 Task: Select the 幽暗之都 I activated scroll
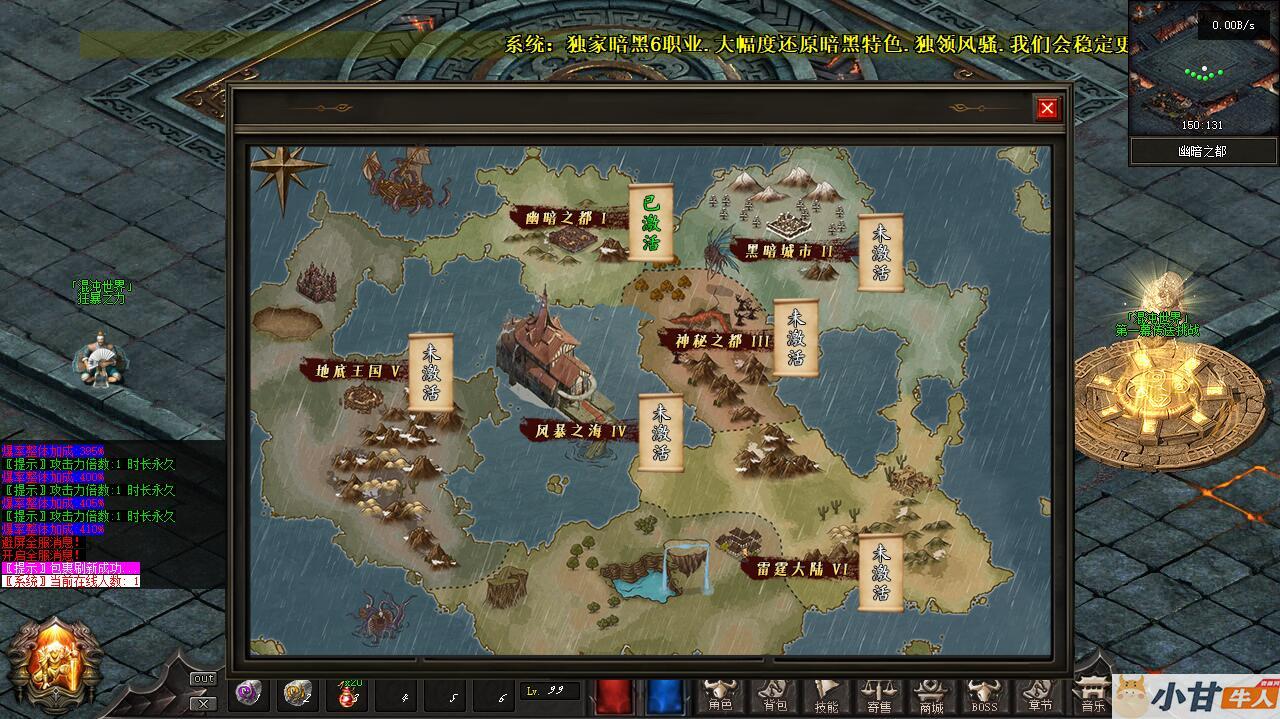tap(651, 222)
